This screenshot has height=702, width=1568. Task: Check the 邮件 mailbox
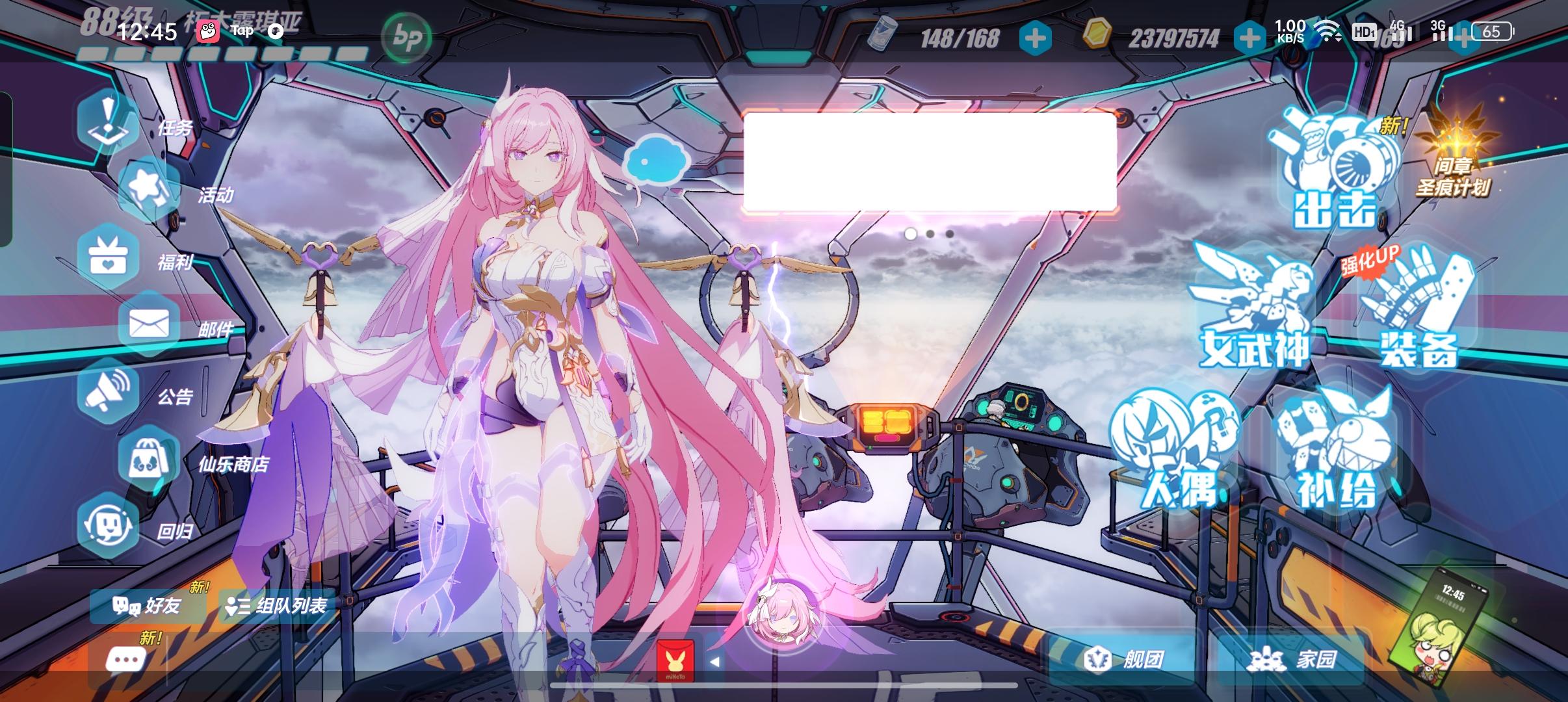[x=148, y=322]
